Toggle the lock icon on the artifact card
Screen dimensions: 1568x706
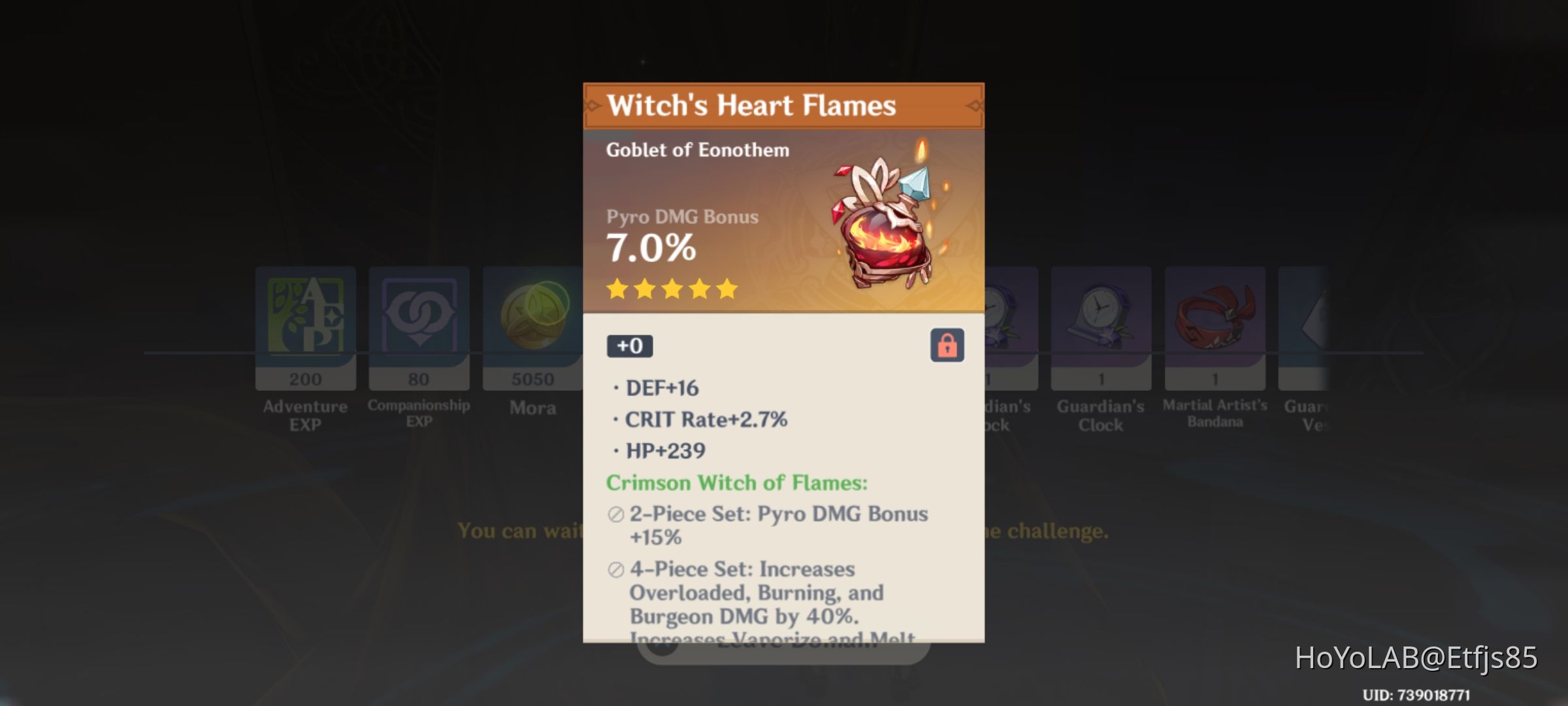(x=947, y=345)
